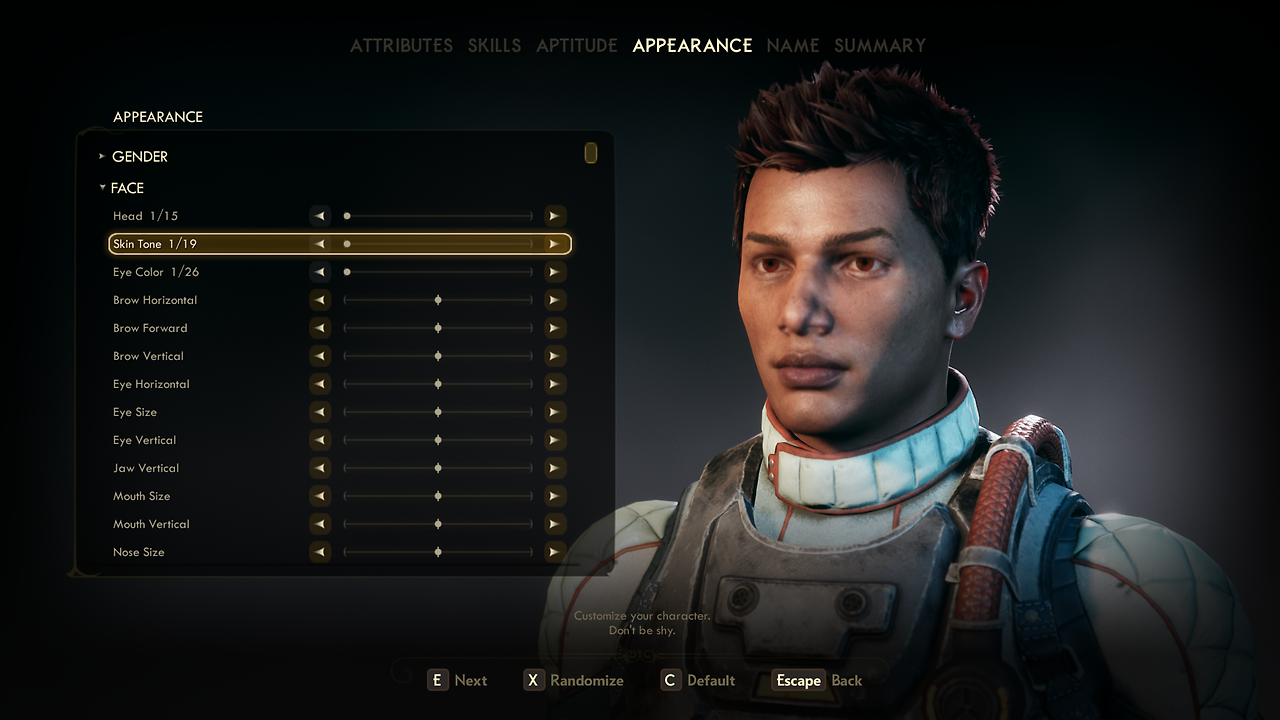Show the Summary tab
The height and width of the screenshot is (720, 1280).
click(880, 46)
